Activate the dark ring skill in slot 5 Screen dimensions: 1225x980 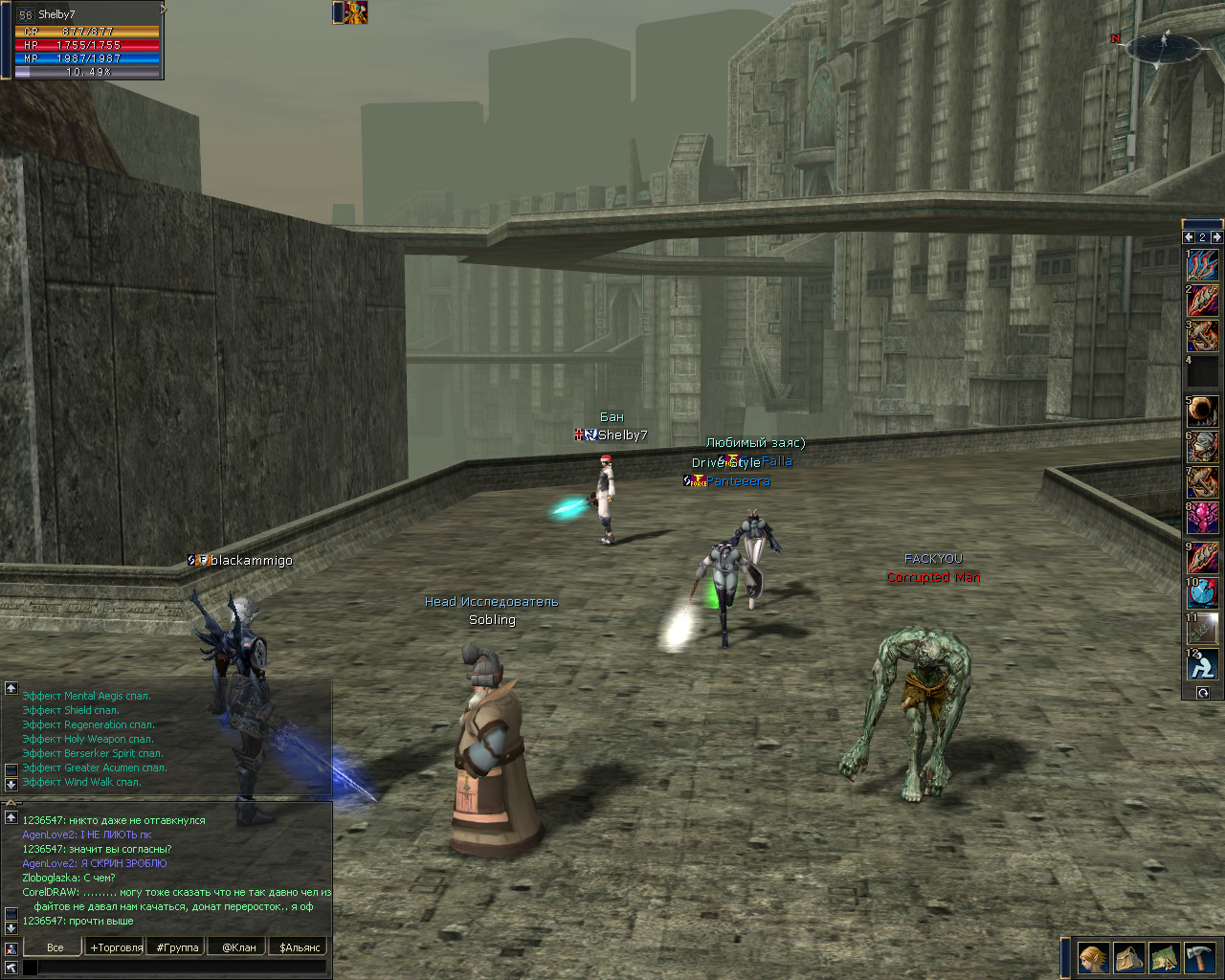coord(1203,411)
